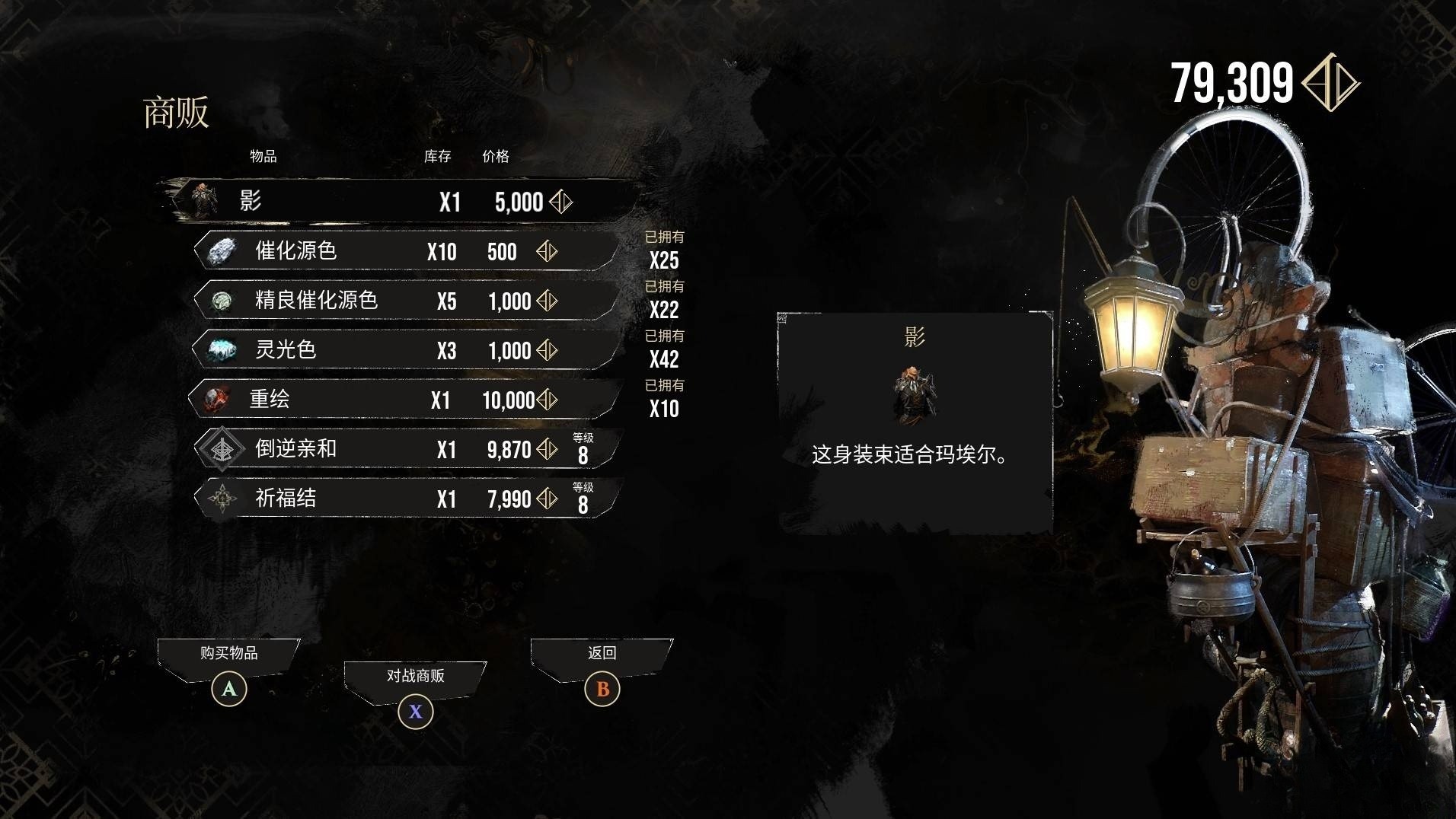Click the coin icon next to 5,000 price
Image resolution: width=1456 pixels, height=819 pixels.
pos(559,202)
